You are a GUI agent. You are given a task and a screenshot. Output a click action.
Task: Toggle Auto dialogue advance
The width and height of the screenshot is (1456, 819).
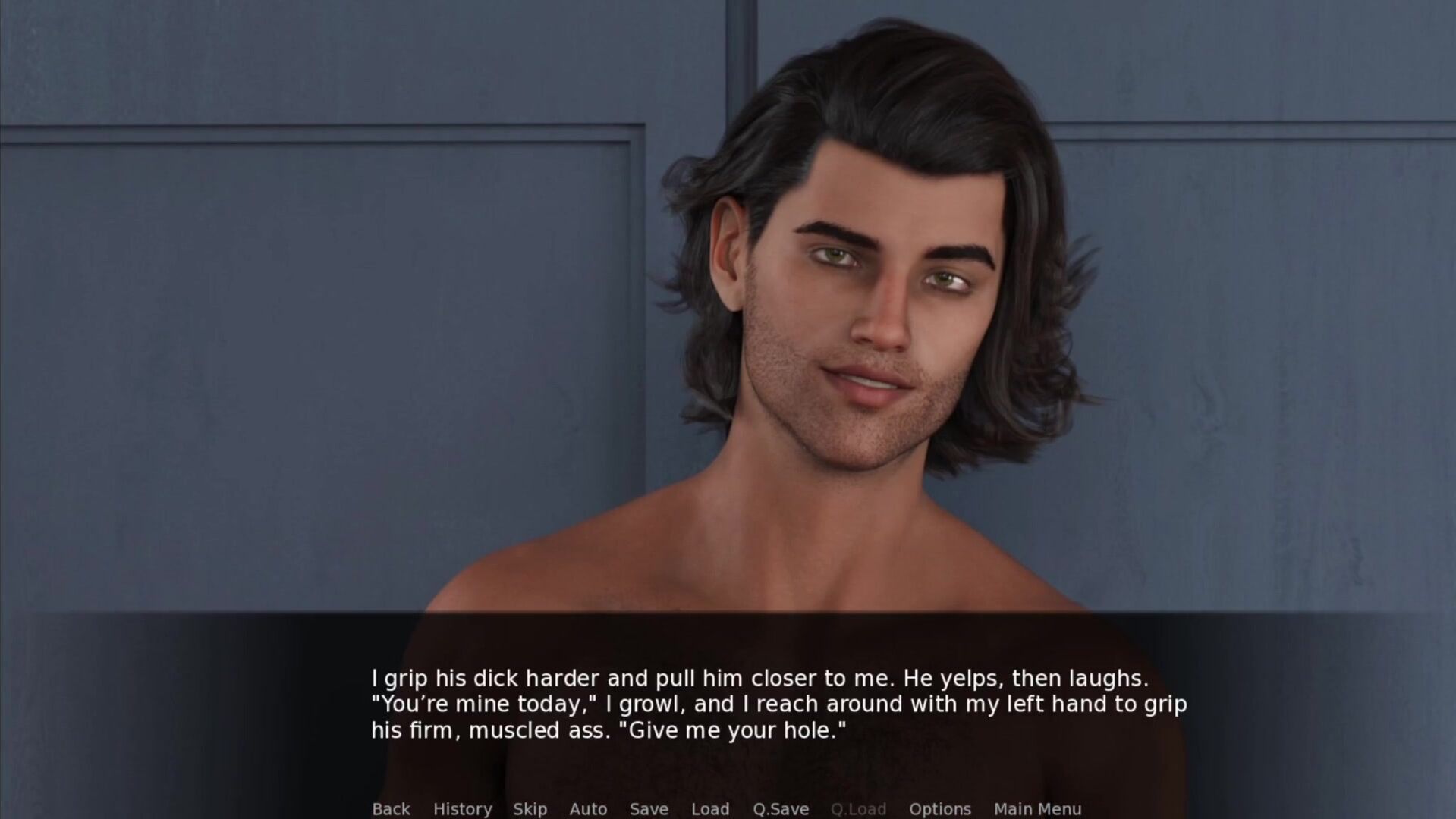coord(588,808)
